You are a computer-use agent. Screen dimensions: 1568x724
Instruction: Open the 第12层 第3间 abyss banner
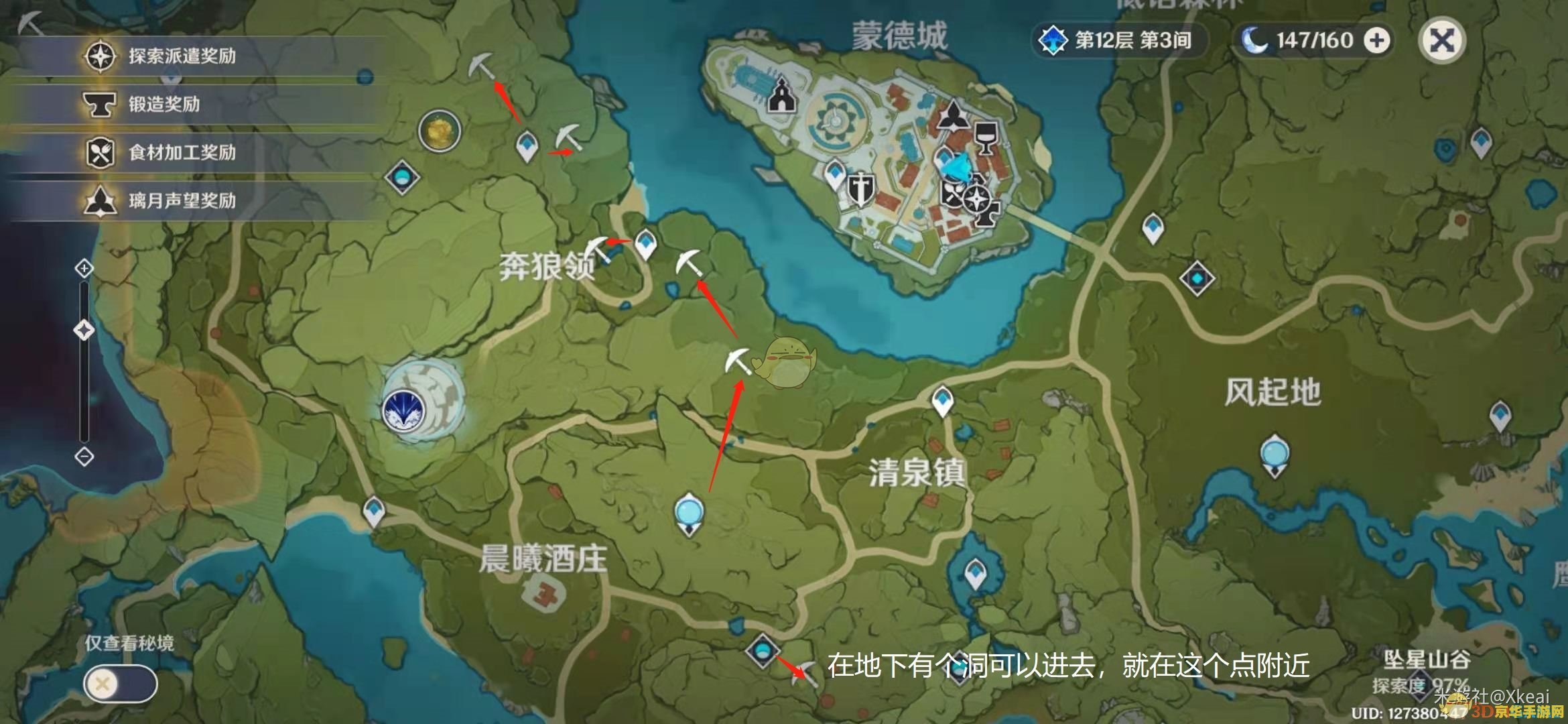(x=1119, y=40)
